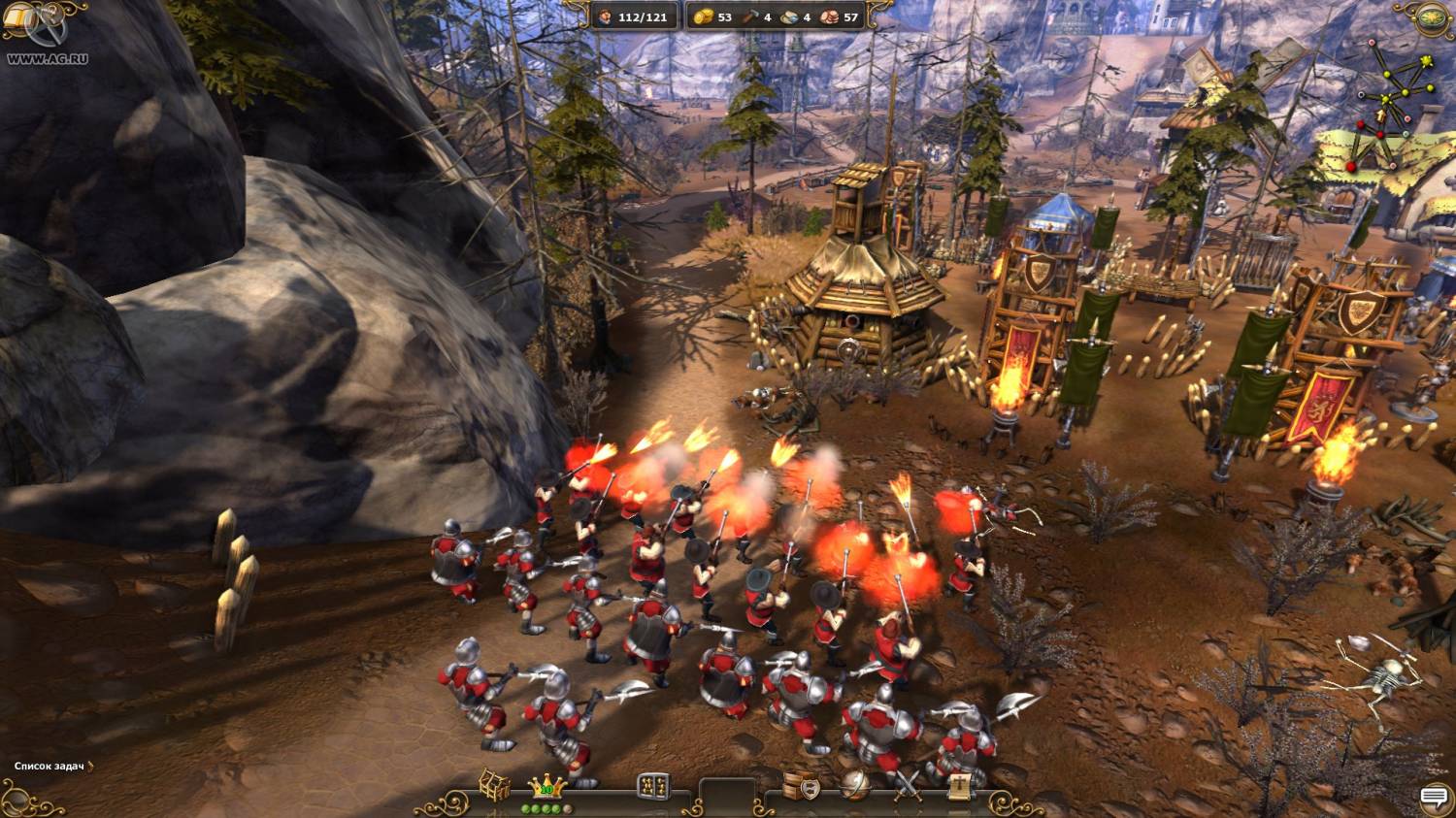Open the crossed swords military menu
The width and height of the screenshot is (1456, 818).
(909, 786)
